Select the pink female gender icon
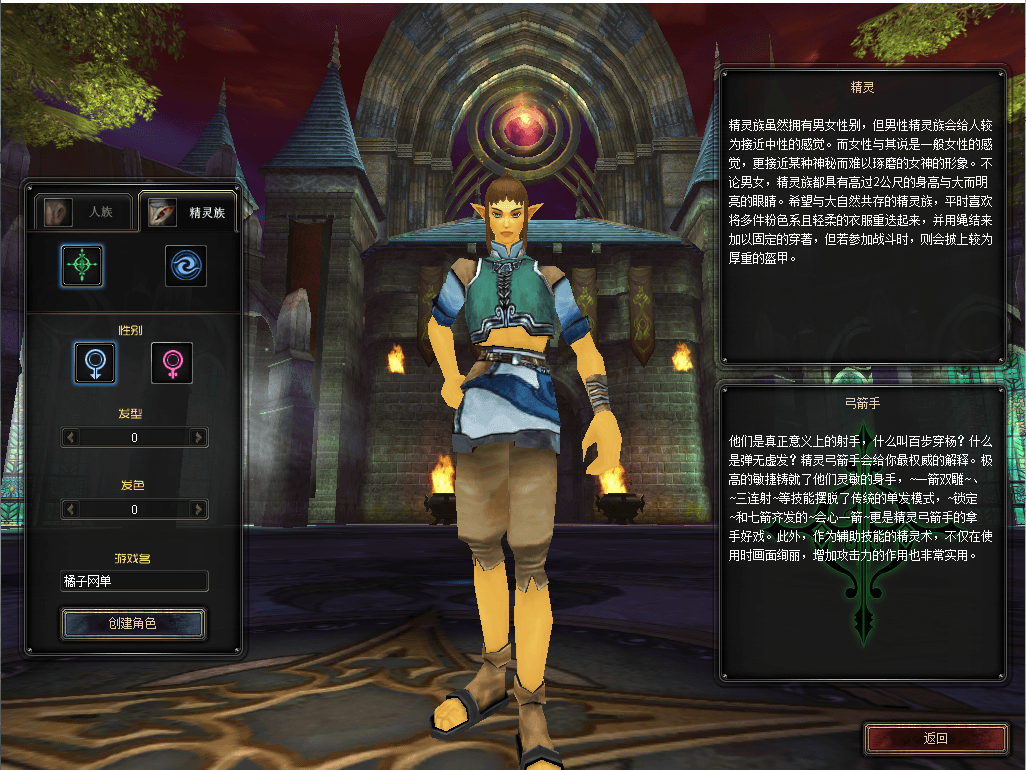This screenshot has height=770, width=1026. coord(172,362)
